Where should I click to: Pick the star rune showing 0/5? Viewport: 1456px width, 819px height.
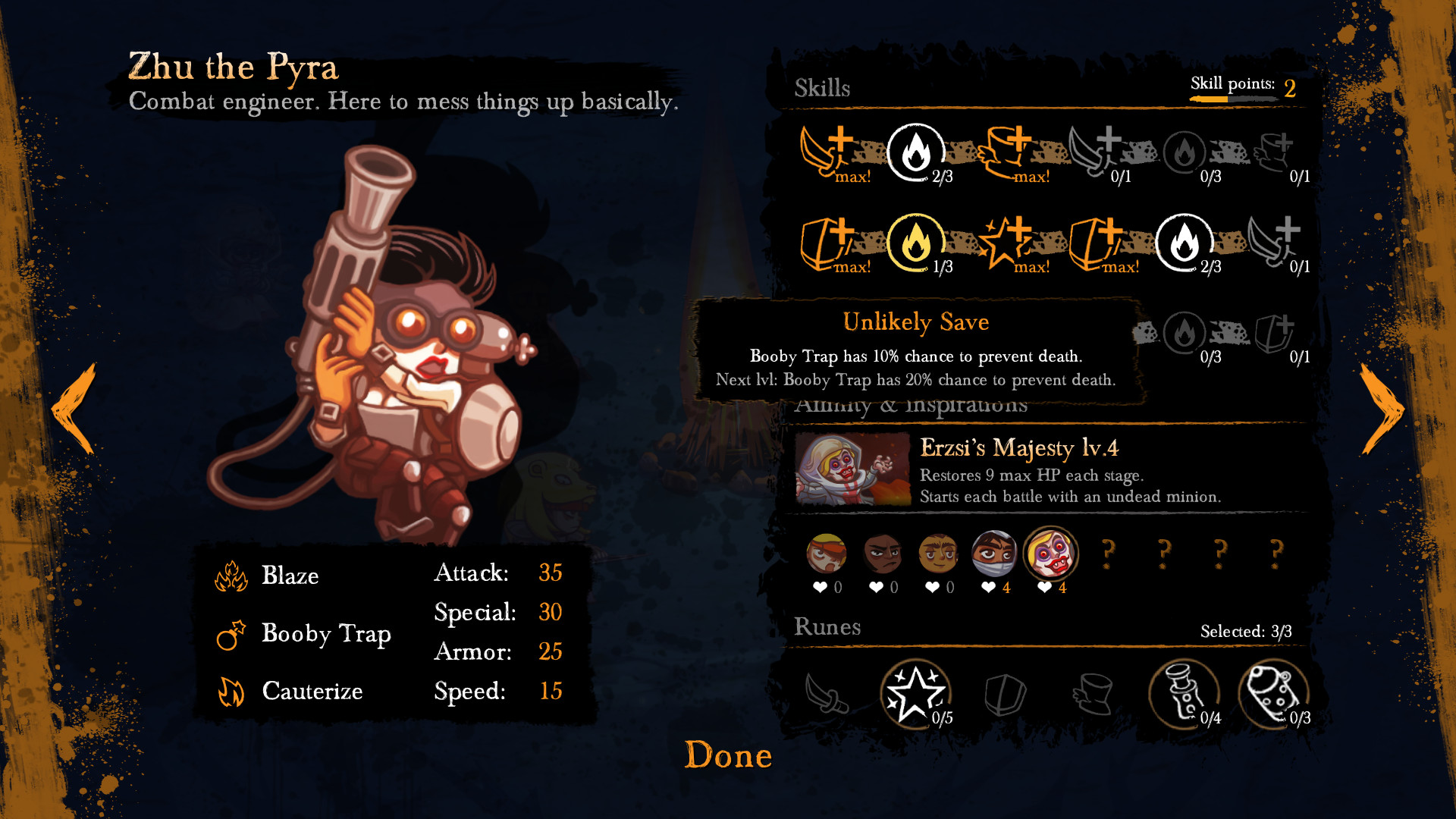pos(916,693)
